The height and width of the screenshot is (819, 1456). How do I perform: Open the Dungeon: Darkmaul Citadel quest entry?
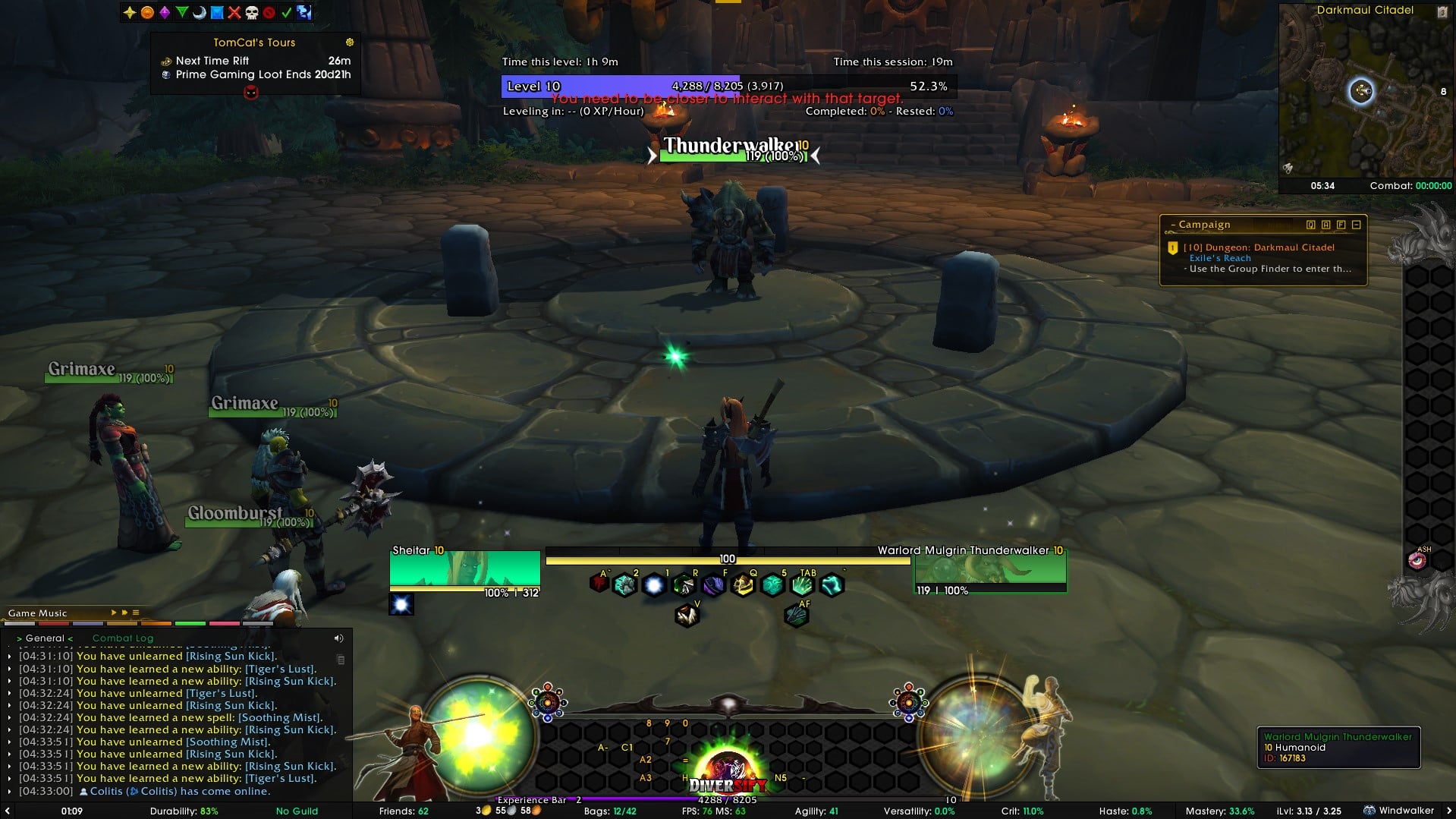coord(1259,247)
